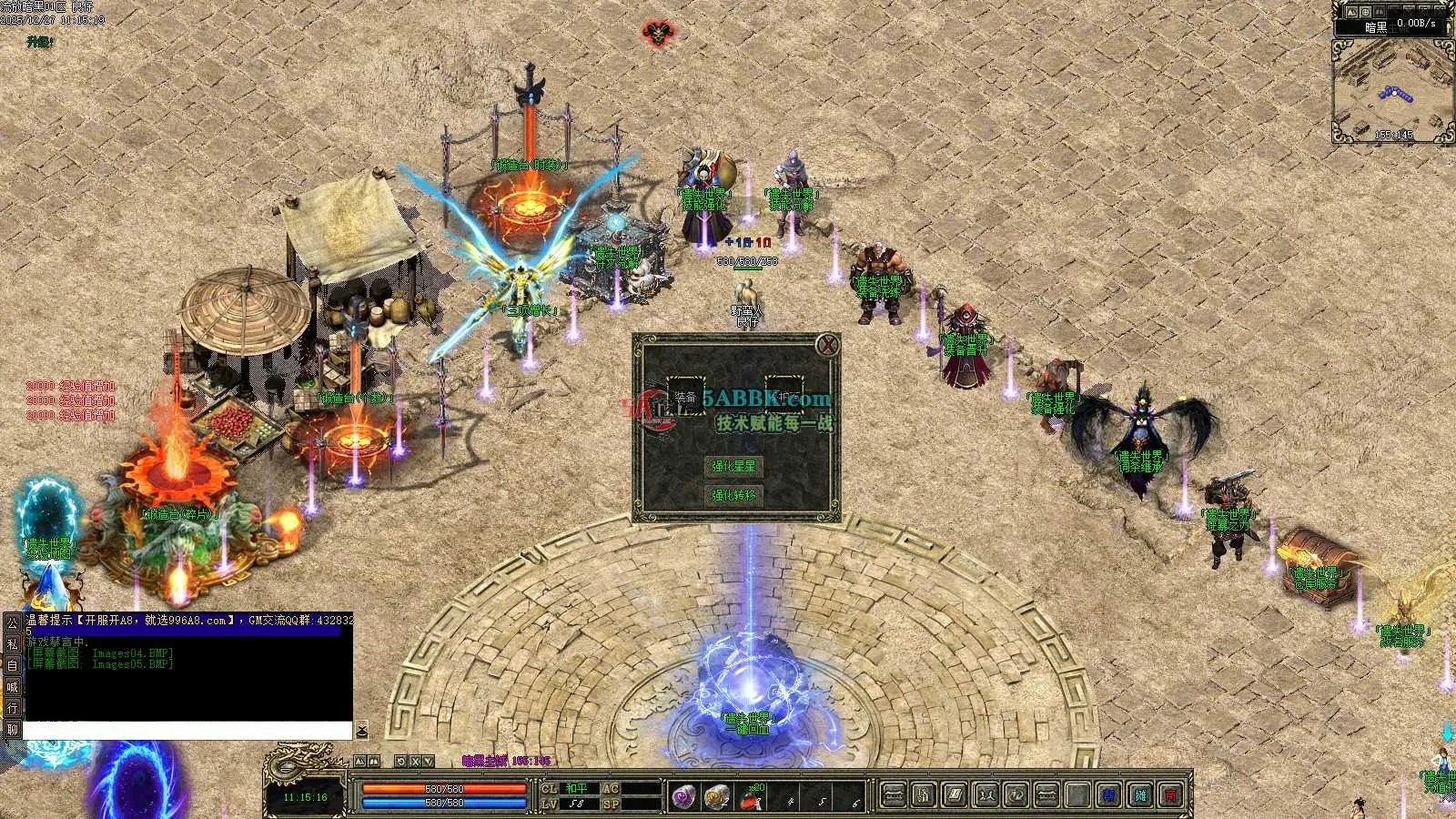Viewport: 1456px width, 819px height.
Task: Toggle the chat collapse button beside input
Action: 361,731
